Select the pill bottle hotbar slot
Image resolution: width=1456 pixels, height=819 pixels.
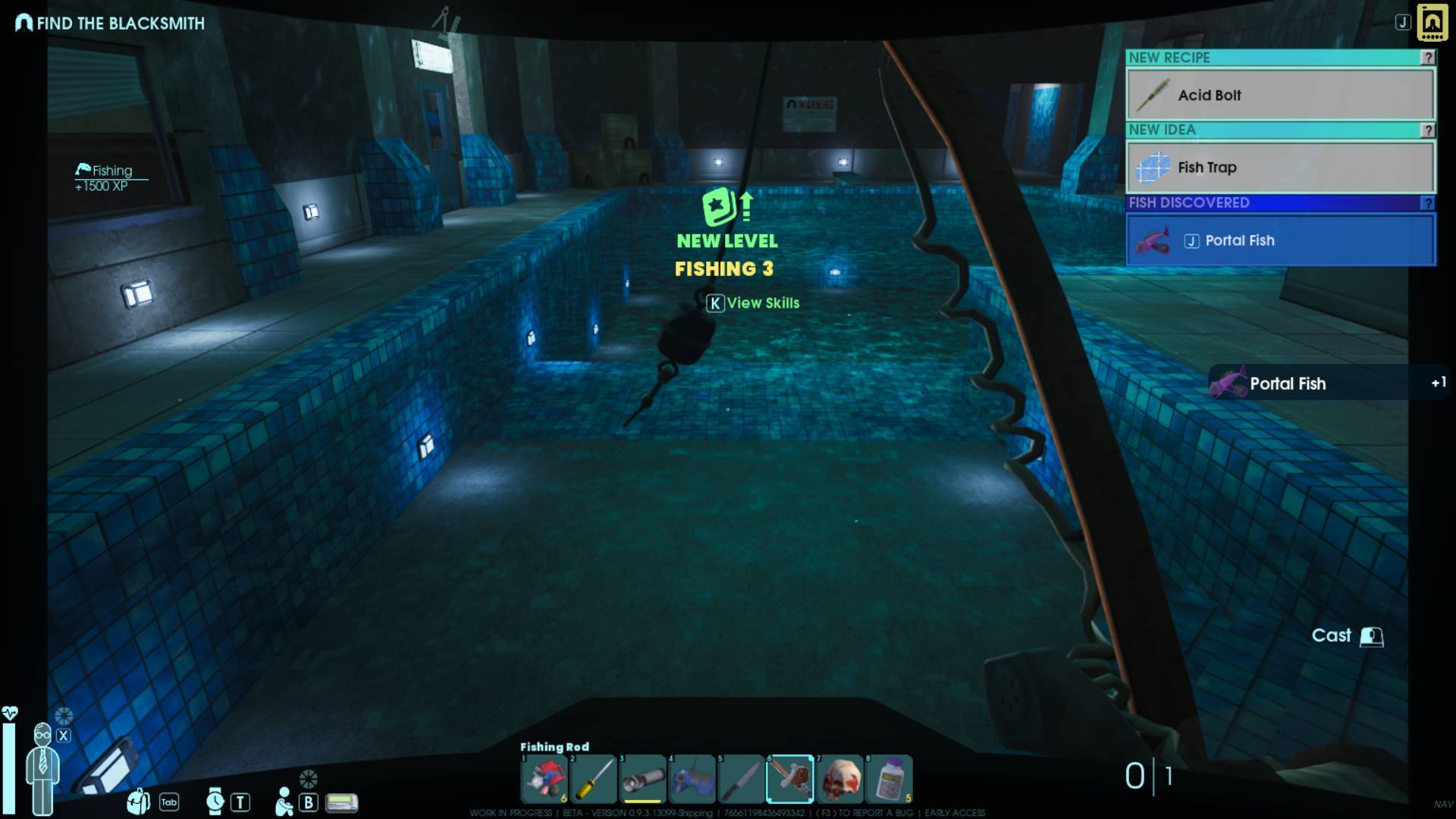tap(889, 779)
